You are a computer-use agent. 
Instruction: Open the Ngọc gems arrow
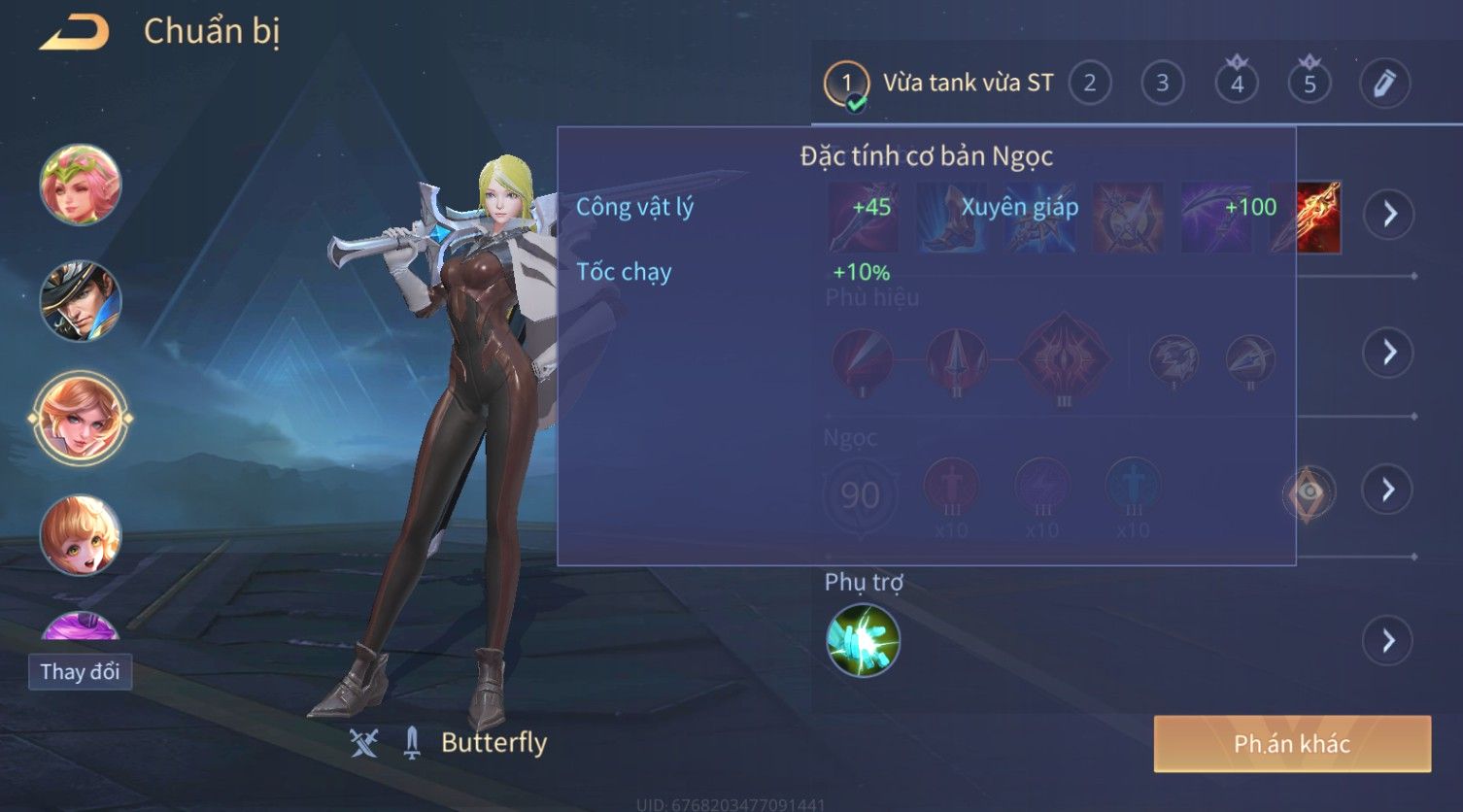click(1389, 490)
